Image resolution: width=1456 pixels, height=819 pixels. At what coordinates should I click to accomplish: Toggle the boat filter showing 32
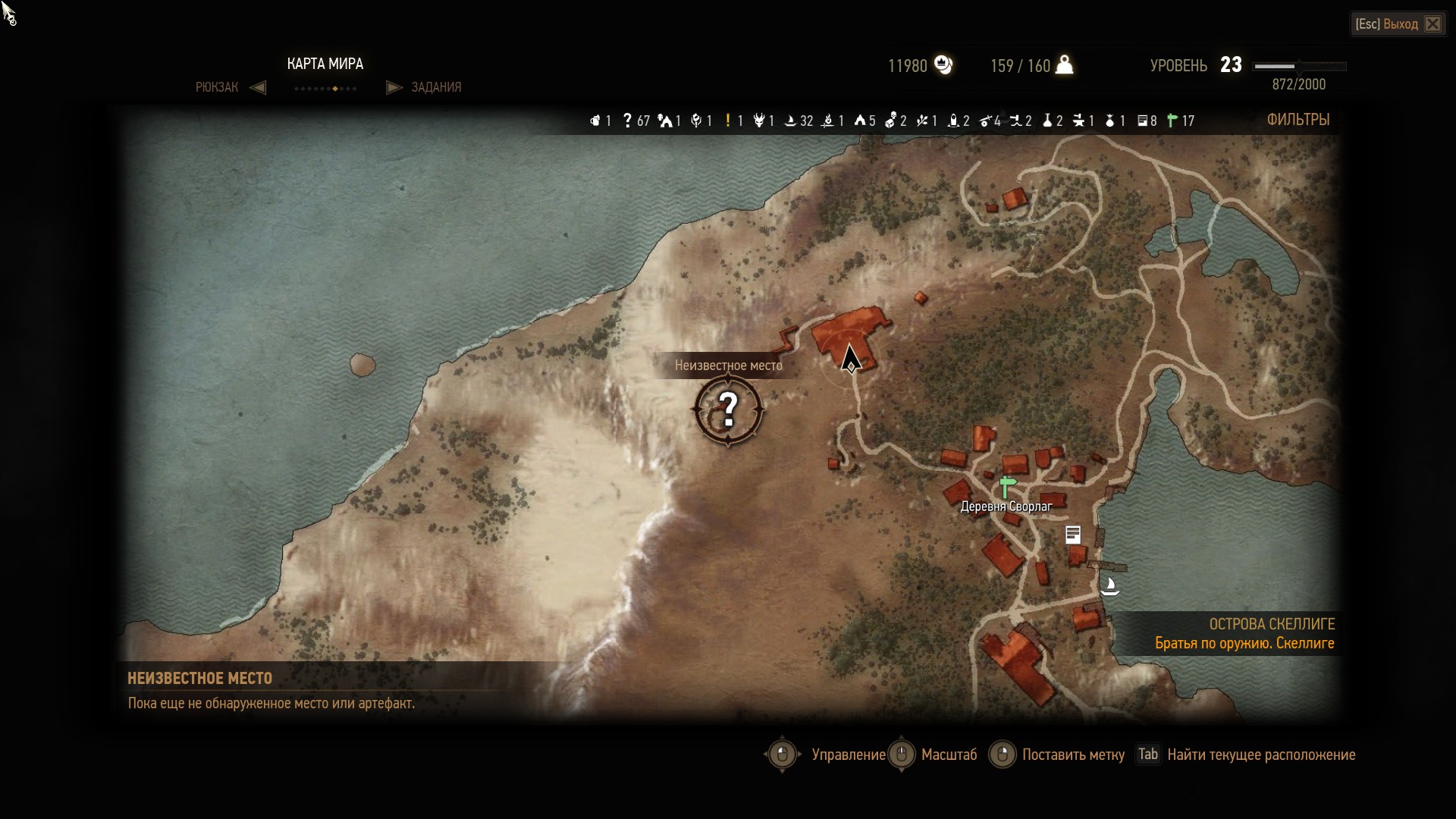coord(790,121)
